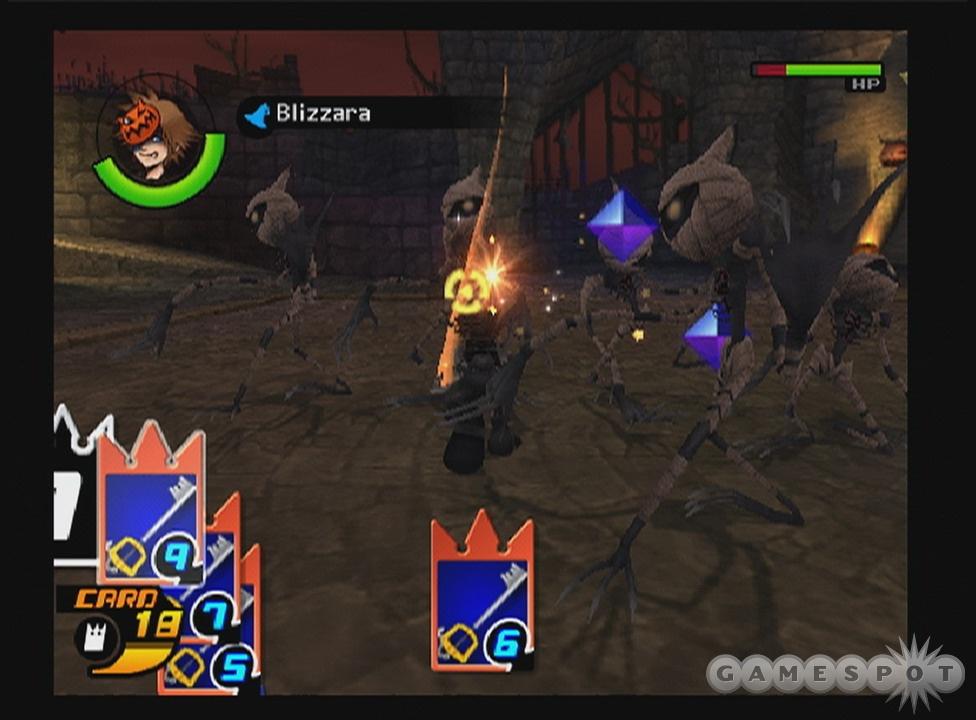Select the Blizzara command label
The image size is (976, 720).
322,113
